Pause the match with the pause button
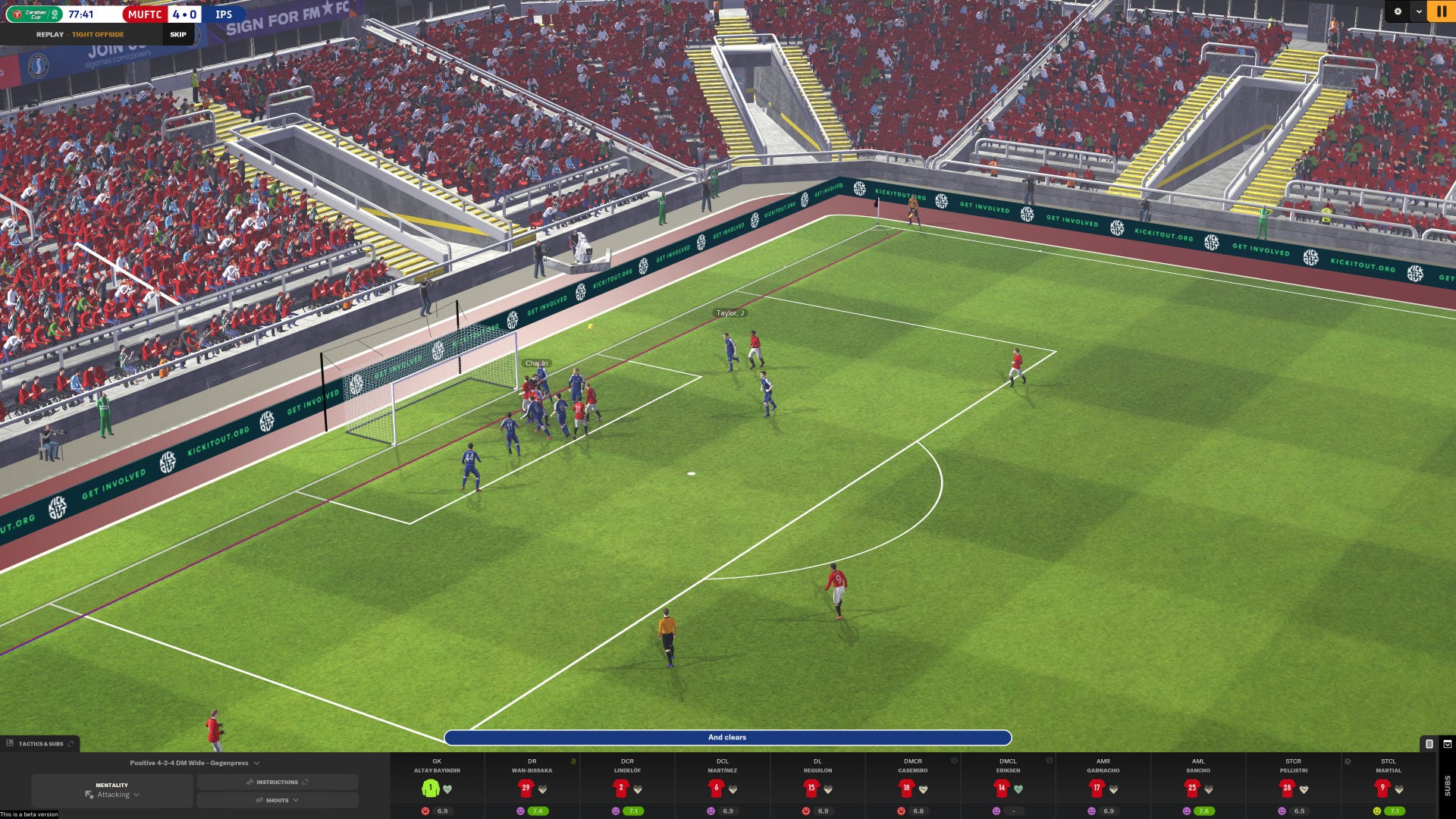The image size is (1456, 819). pyautogui.click(x=1442, y=12)
